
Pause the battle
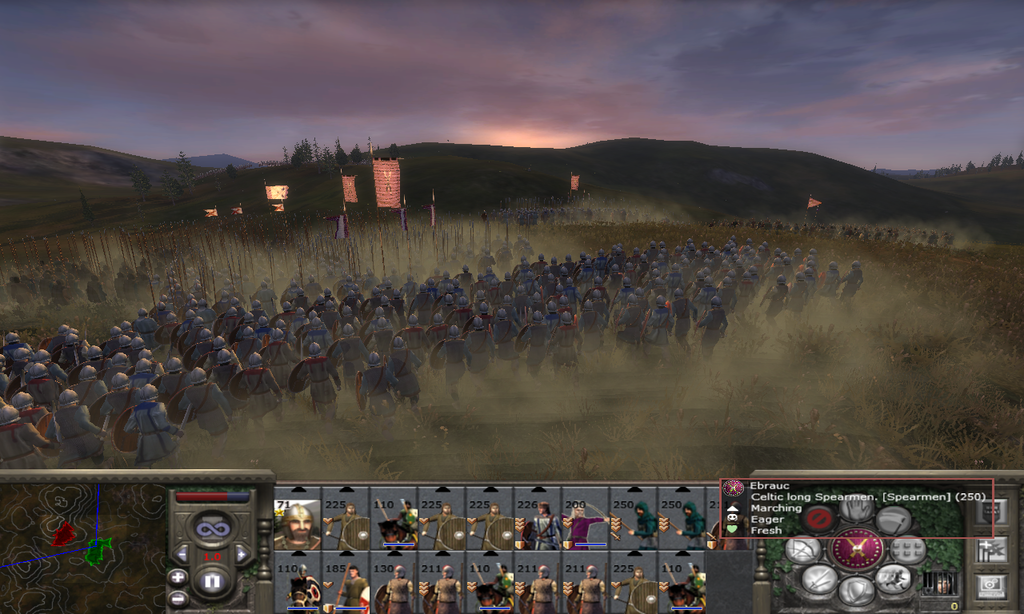pos(210,580)
